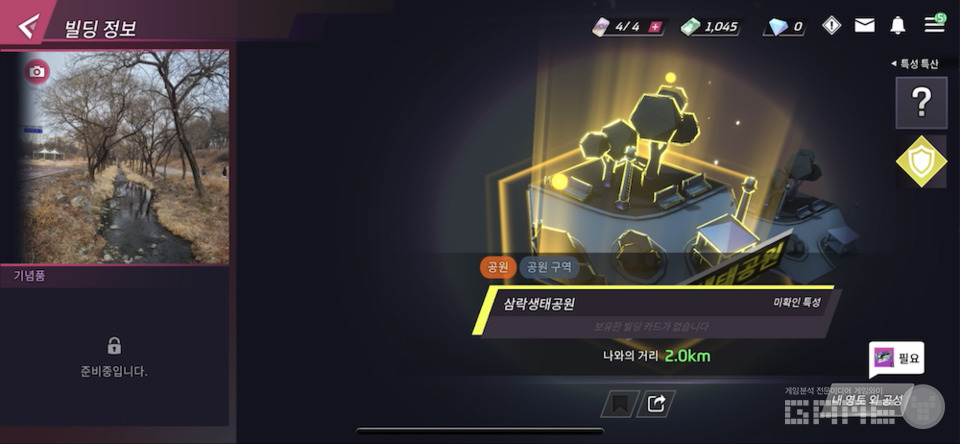This screenshot has height=444, width=960.
Task: Choose the orange 공원 tag
Action: tap(496, 268)
